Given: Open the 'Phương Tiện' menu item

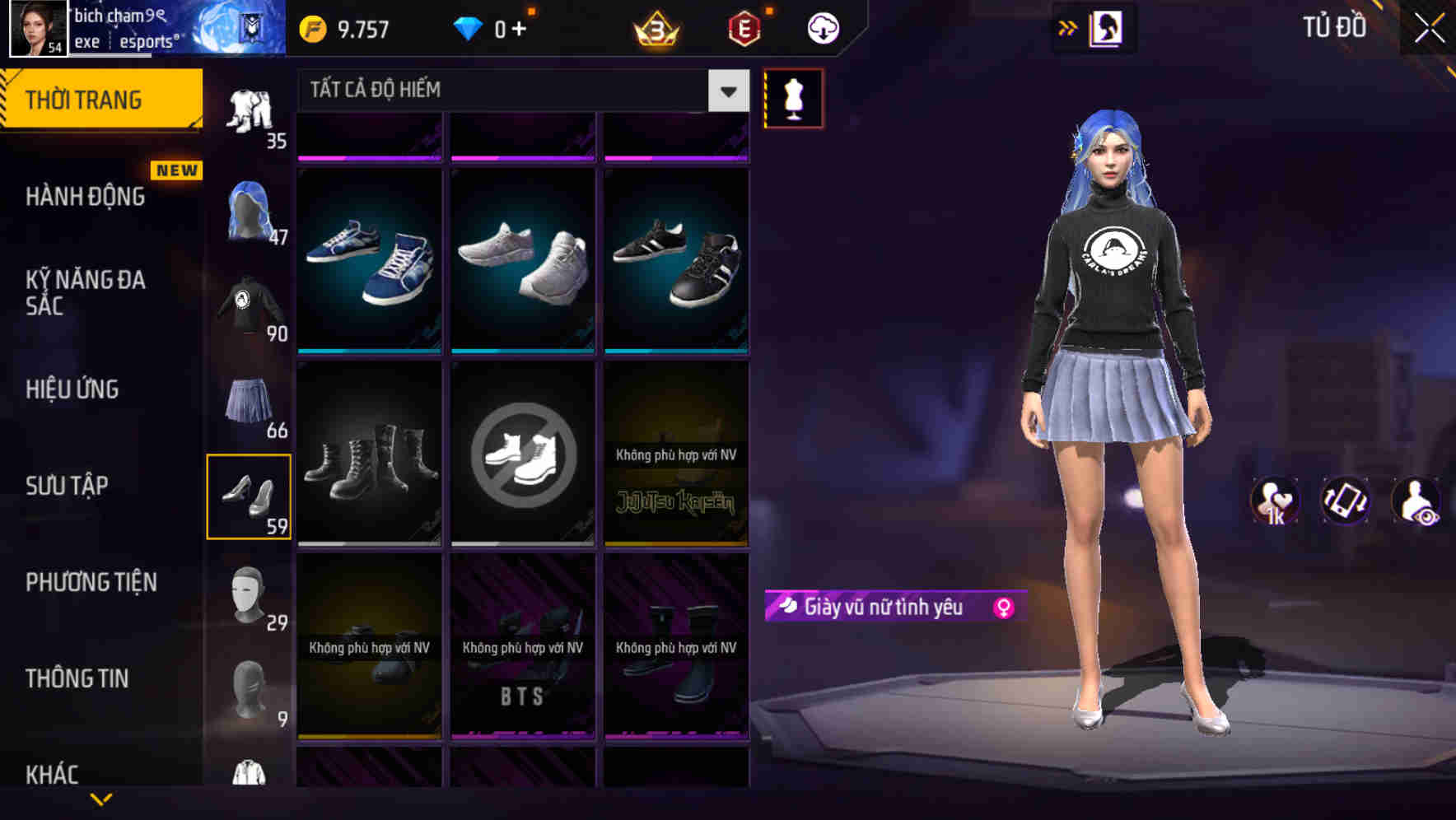Looking at the screenshot, I should click(91, 582).
